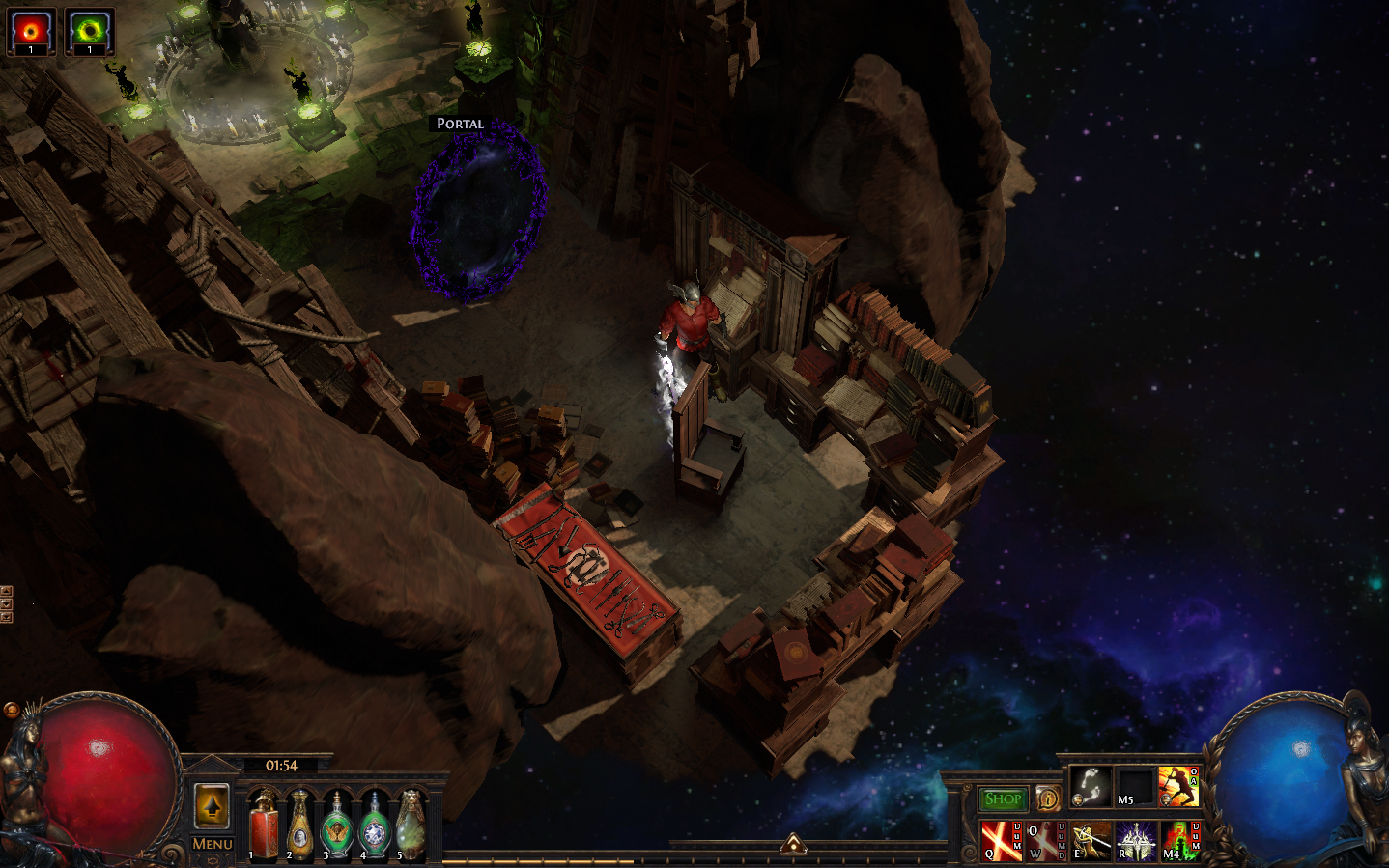The height and width of the screenshot is (868, 1389).
Task: Select the empty M5 skill slot
Action: tap(1135, 787)
